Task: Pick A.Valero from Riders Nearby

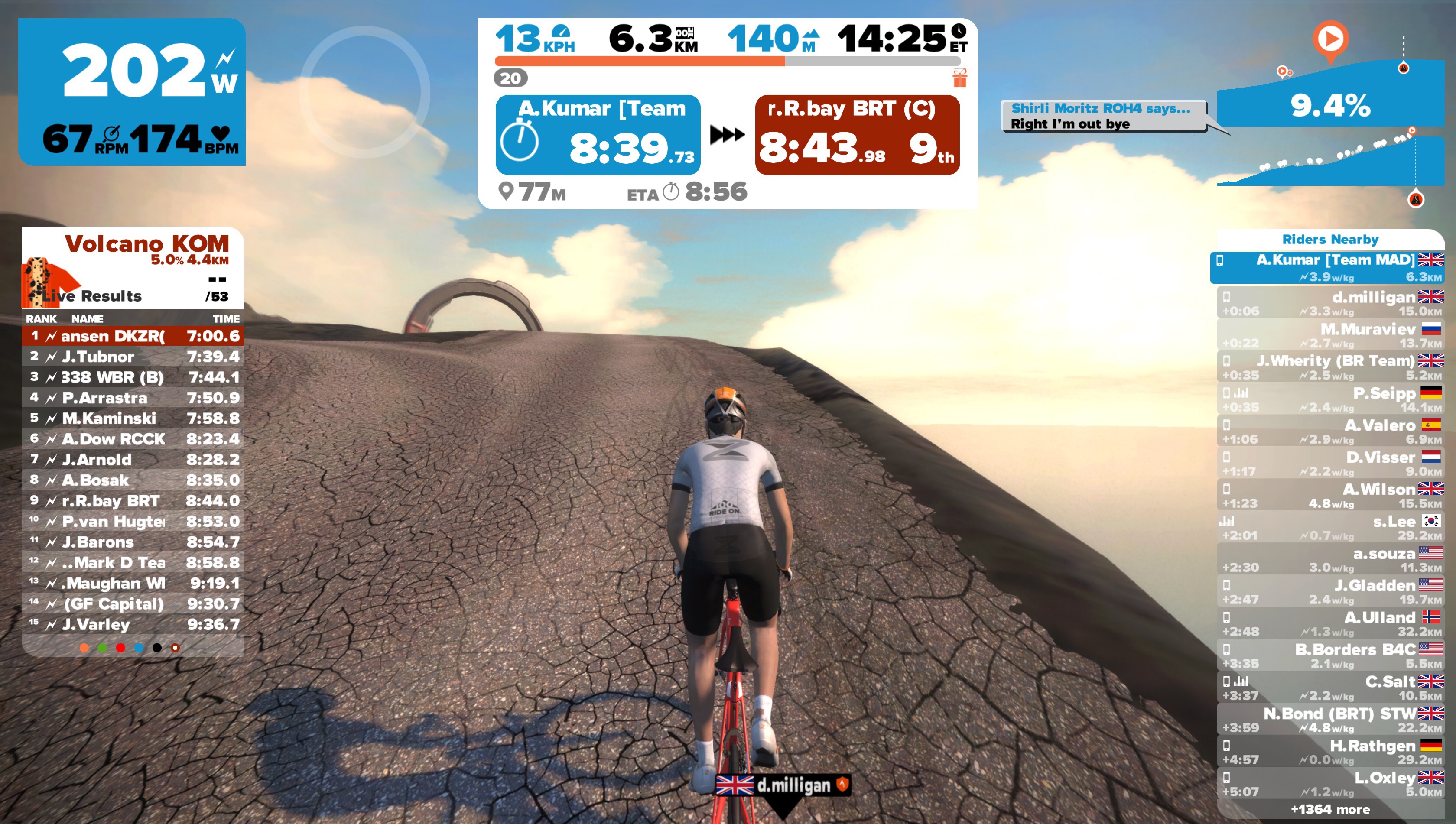Action: (1330, 431)
